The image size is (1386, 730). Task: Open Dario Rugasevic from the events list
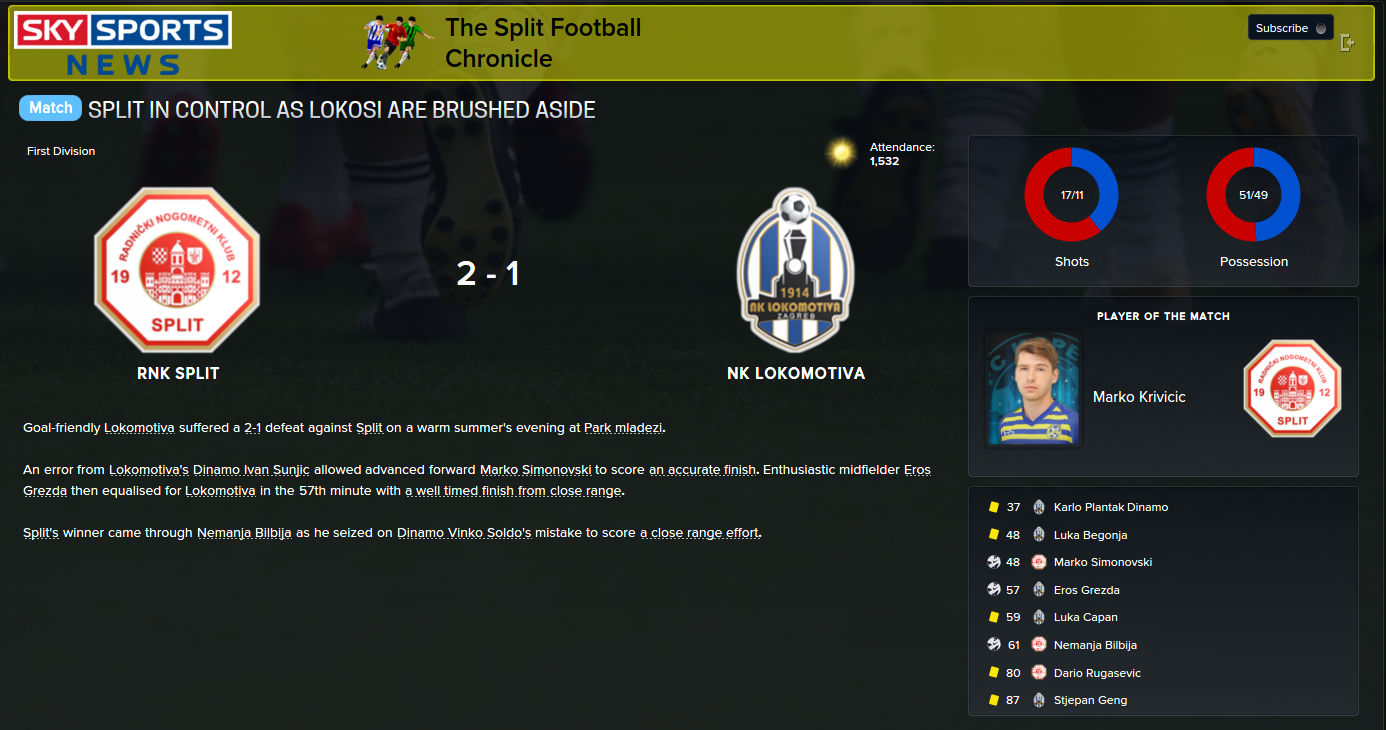point(1097,673)
